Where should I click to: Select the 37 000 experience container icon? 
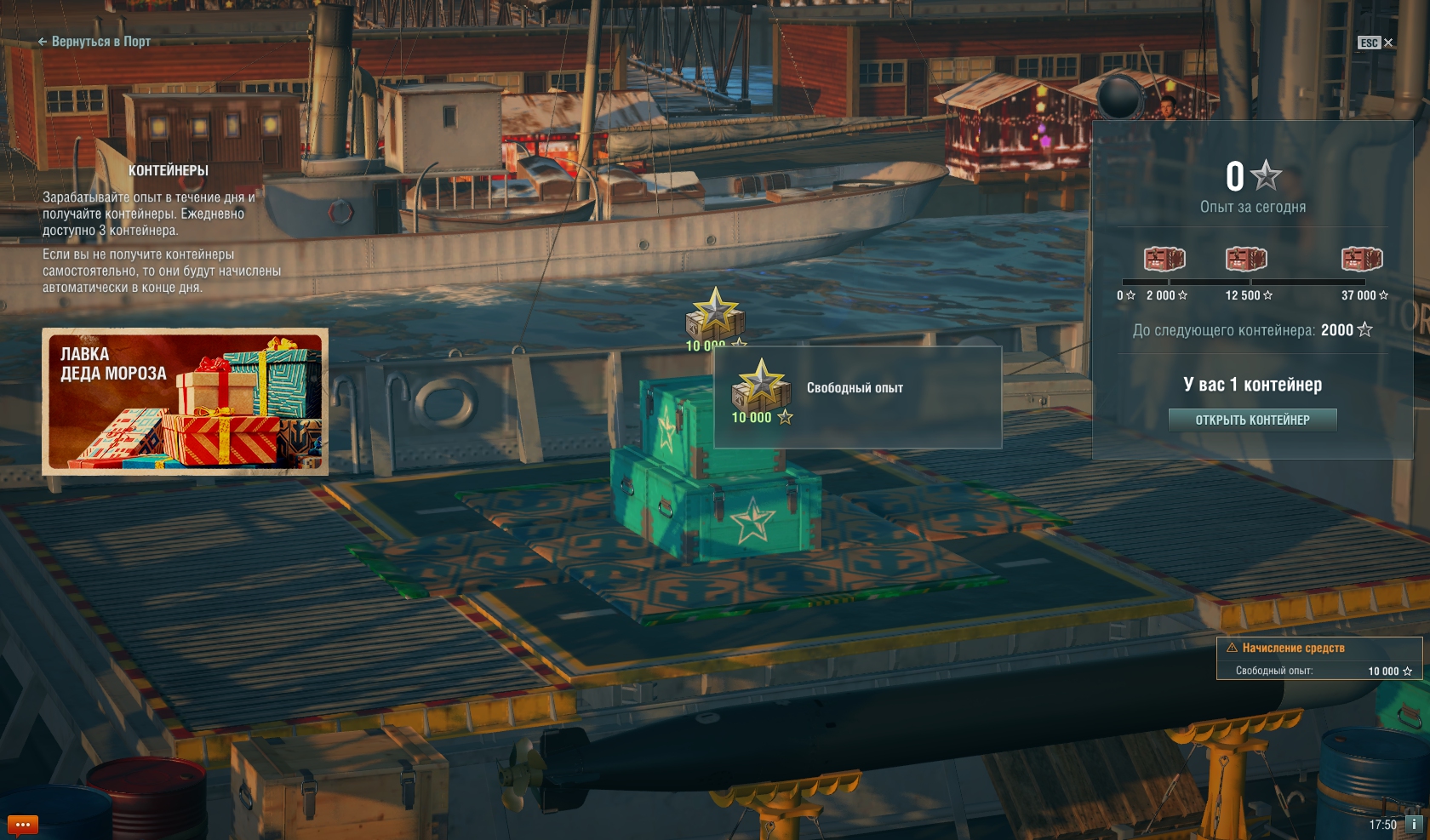(x=1361, y=259)
